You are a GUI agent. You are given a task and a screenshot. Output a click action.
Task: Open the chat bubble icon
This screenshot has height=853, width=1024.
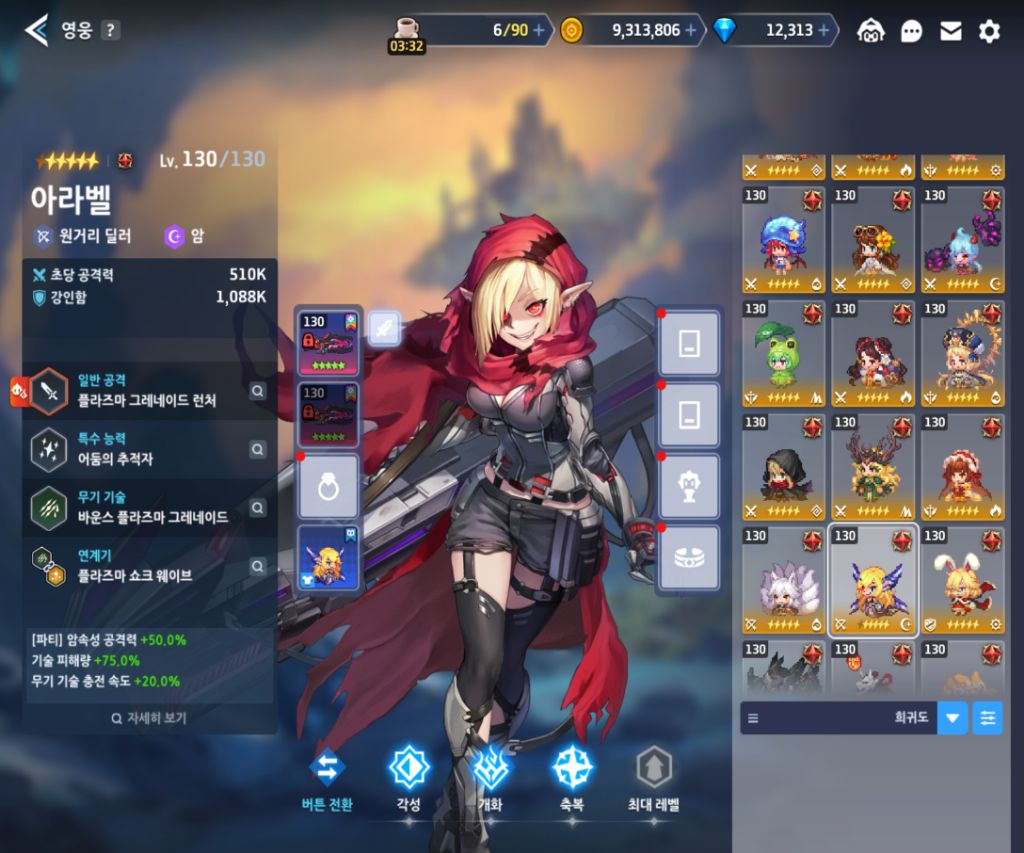click(x=911, y=31)
